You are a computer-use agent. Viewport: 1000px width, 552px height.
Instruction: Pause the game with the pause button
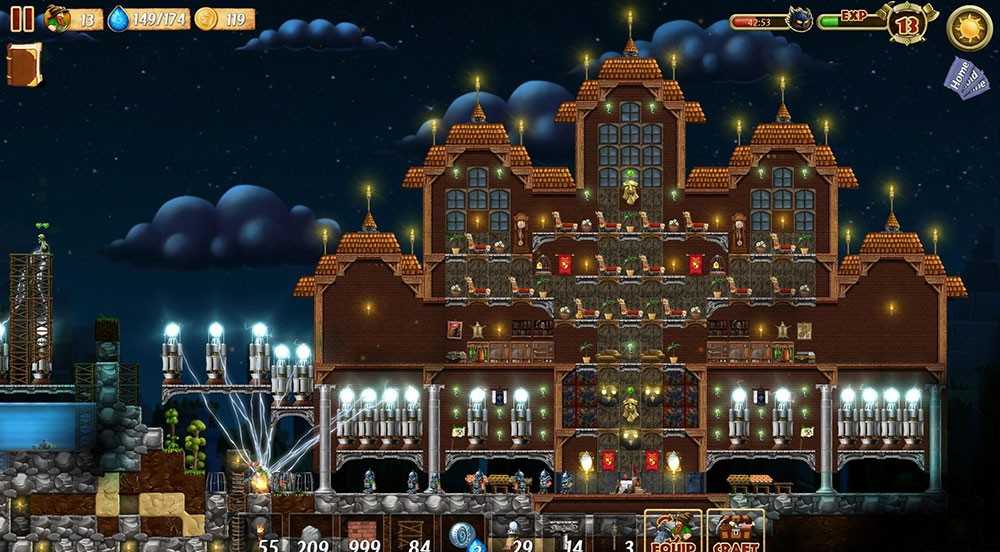(22, 19)
